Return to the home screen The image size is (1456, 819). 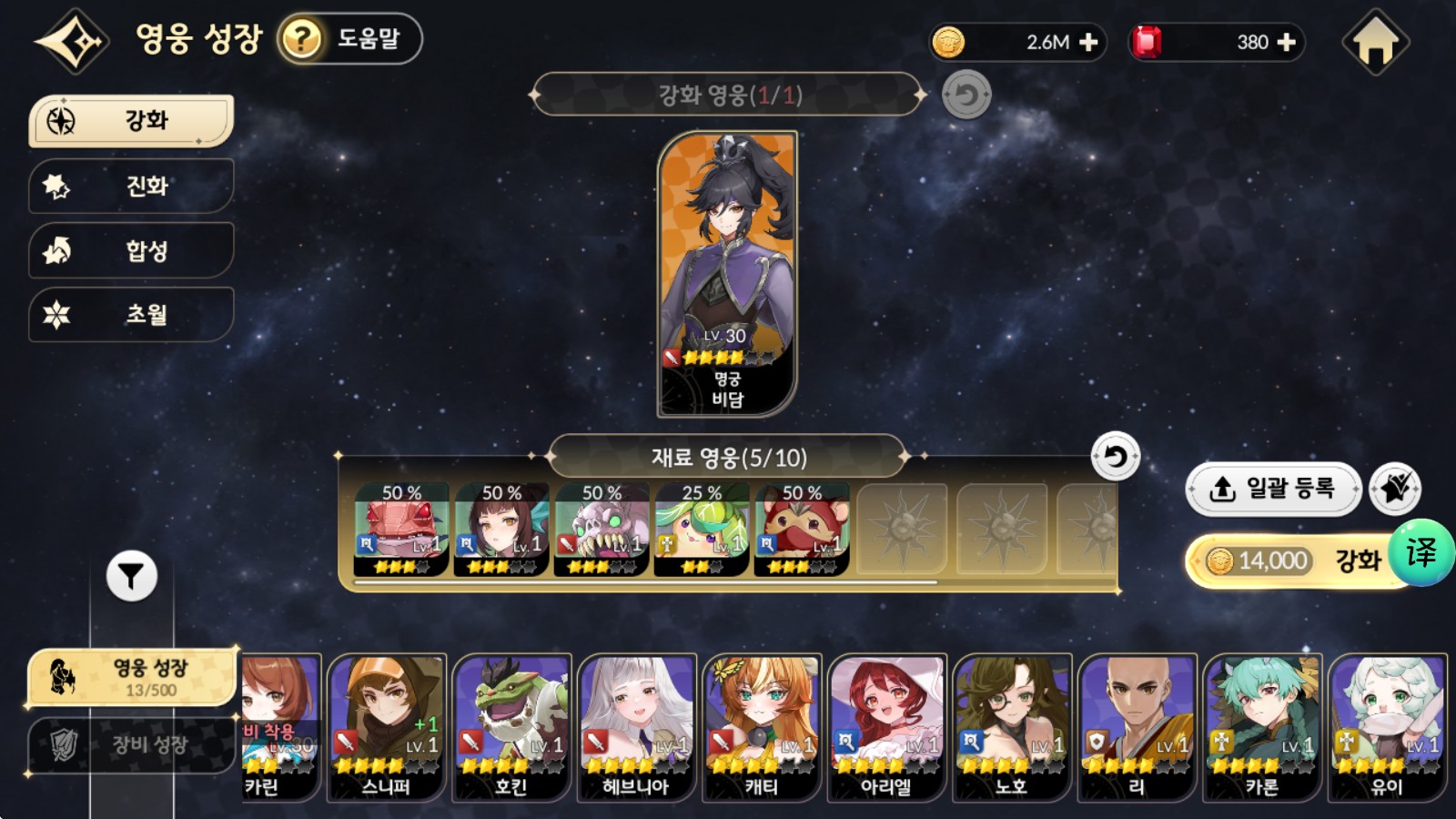coord(1375,42)
